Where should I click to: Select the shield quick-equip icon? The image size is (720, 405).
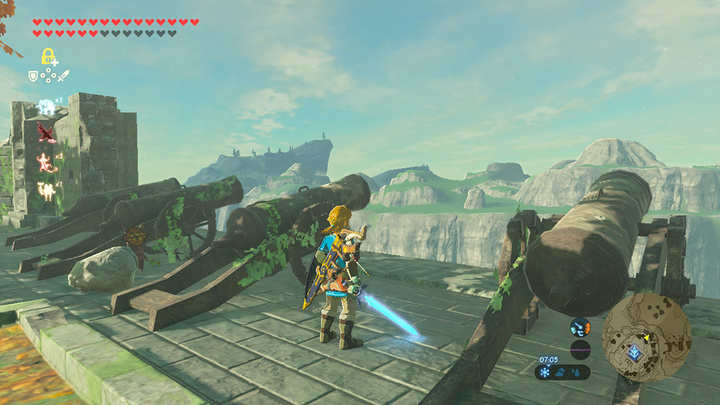pyautogui.click(x=33, y=75)
